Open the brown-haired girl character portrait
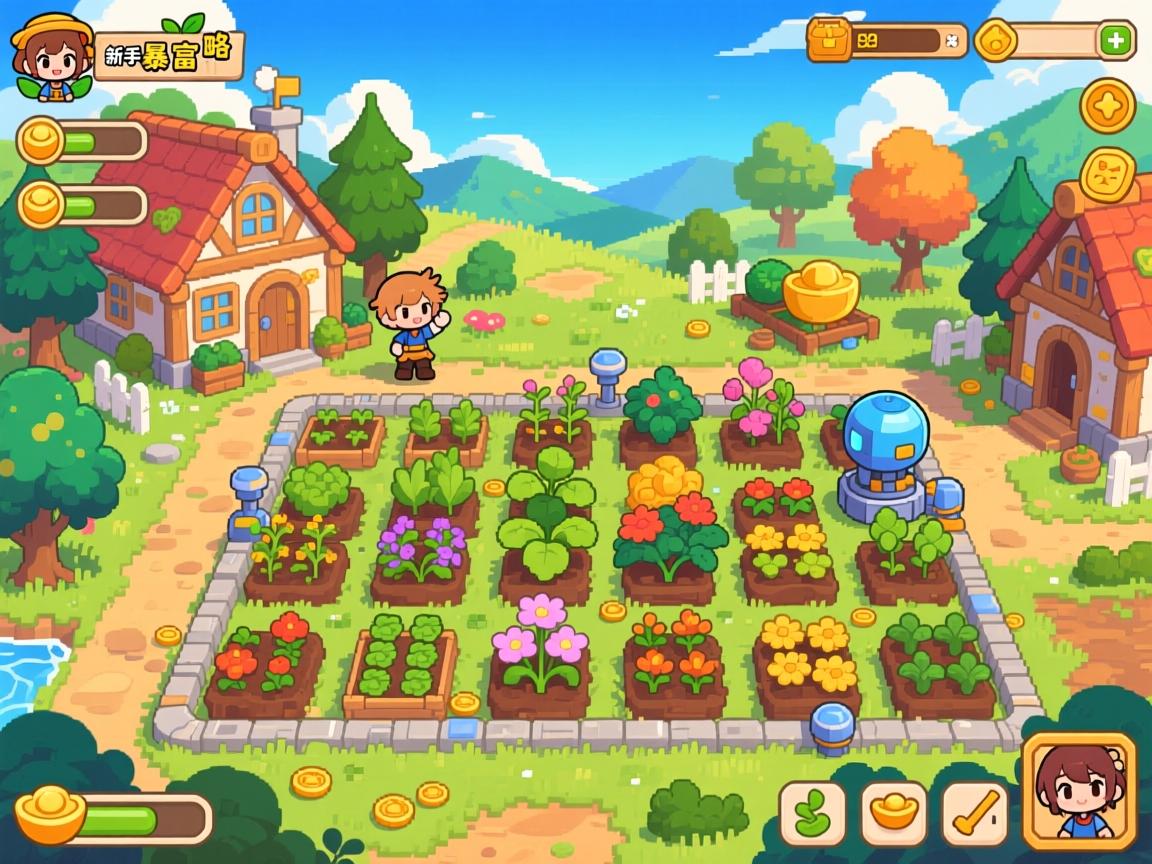This screenshot has height=864, width=1152. (x=1079, y=791)
